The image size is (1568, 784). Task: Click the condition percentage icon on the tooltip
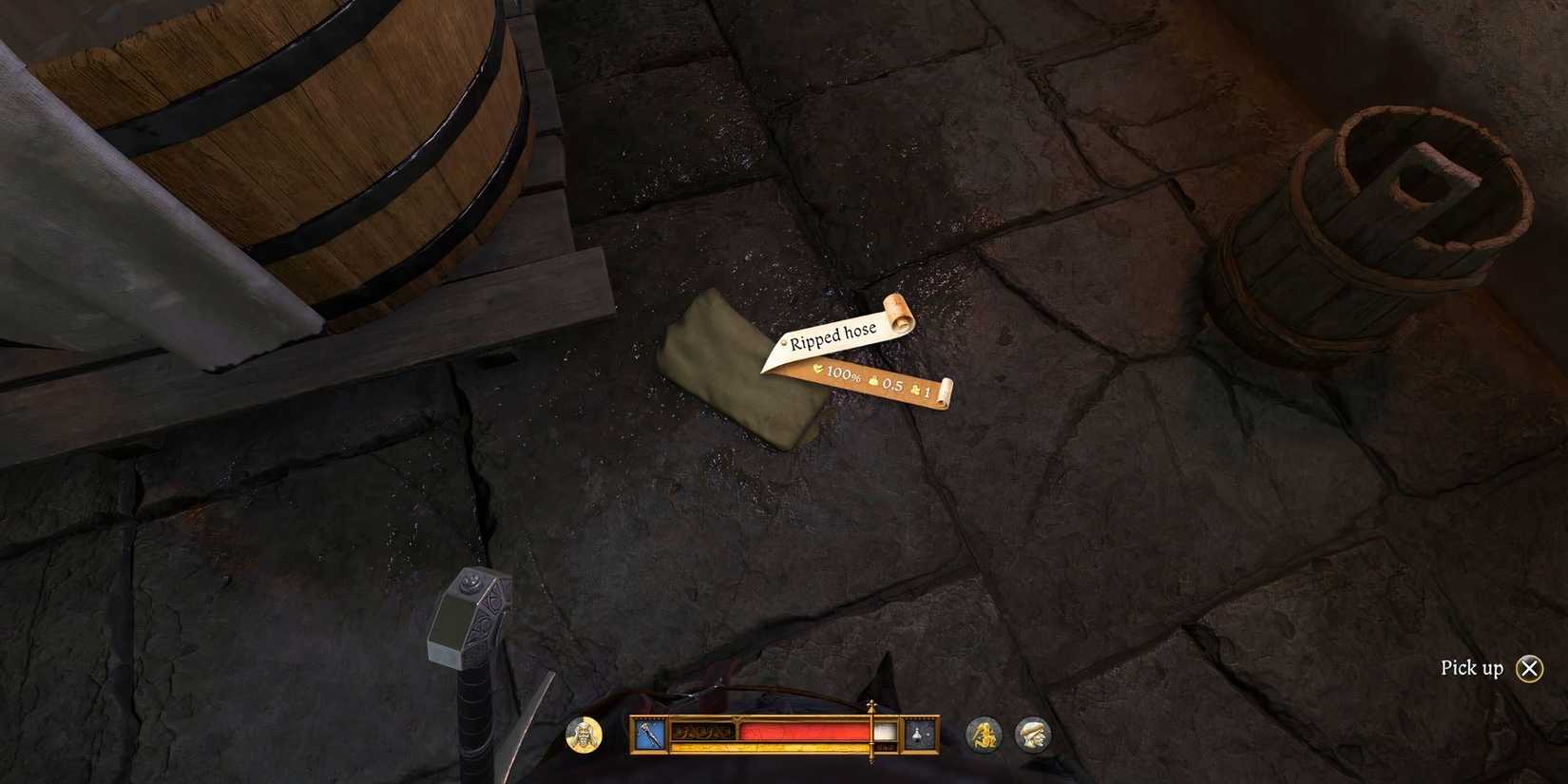(818, 368)
